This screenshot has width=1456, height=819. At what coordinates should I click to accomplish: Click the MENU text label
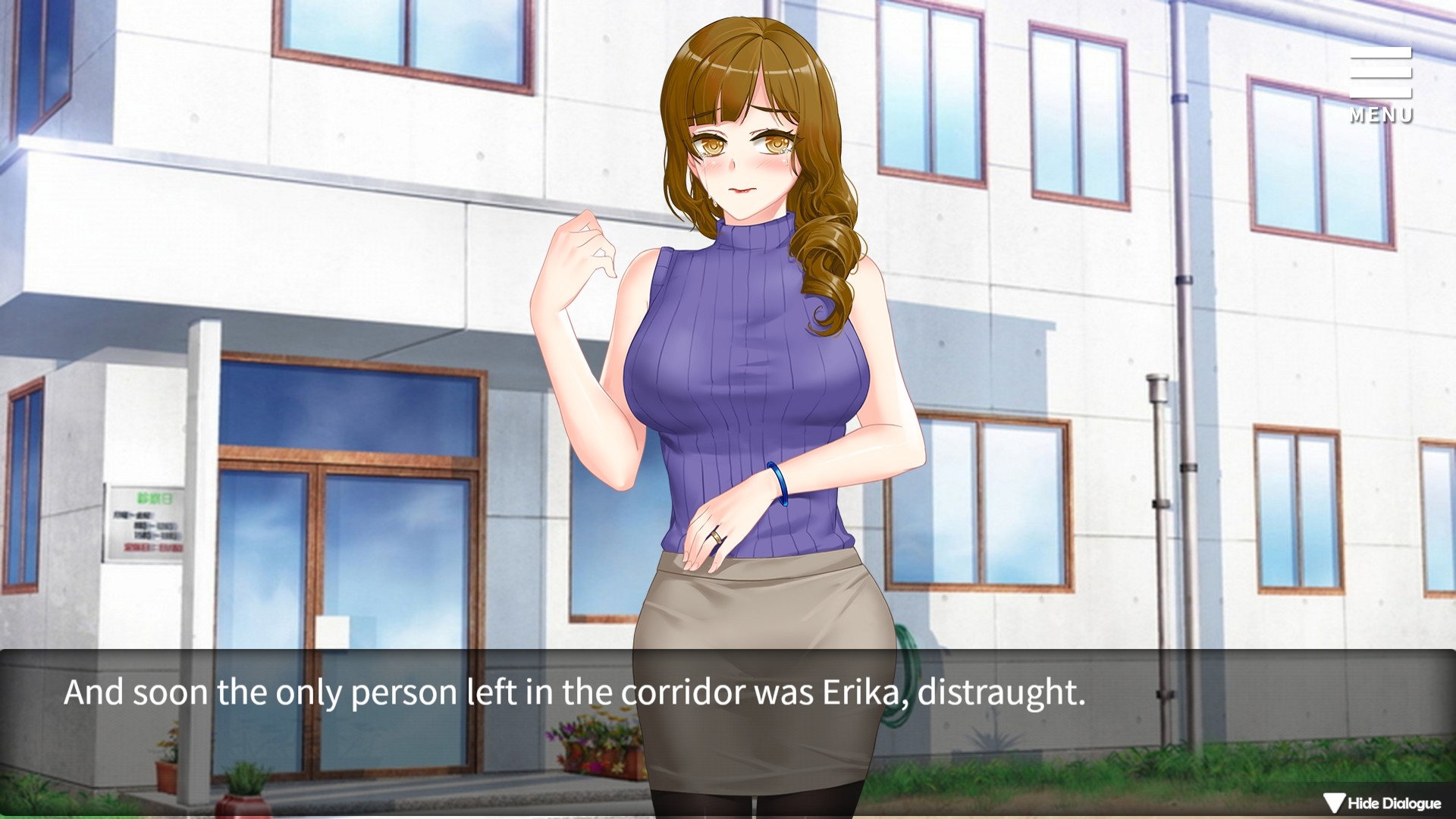click(x=1381, y=115)
